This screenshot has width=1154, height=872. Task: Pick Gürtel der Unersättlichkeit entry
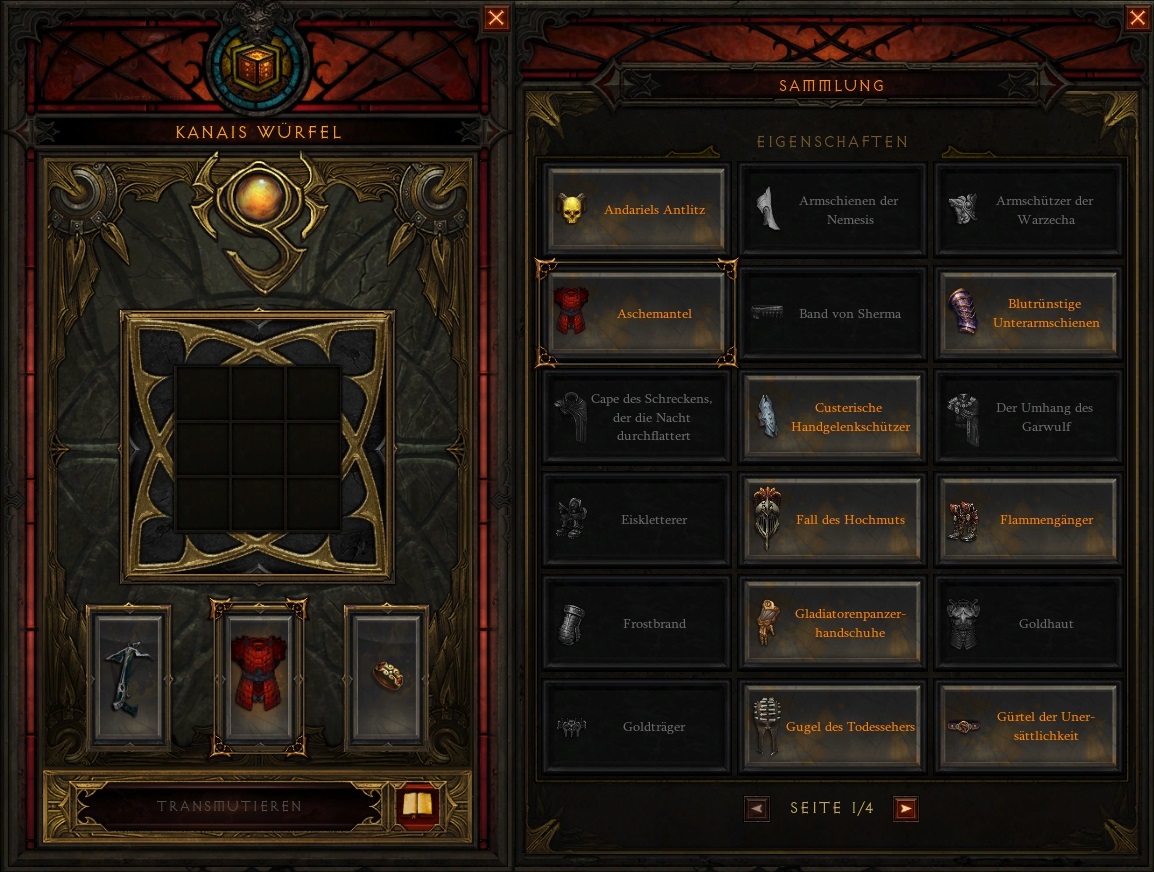[x=1027, y=727]
